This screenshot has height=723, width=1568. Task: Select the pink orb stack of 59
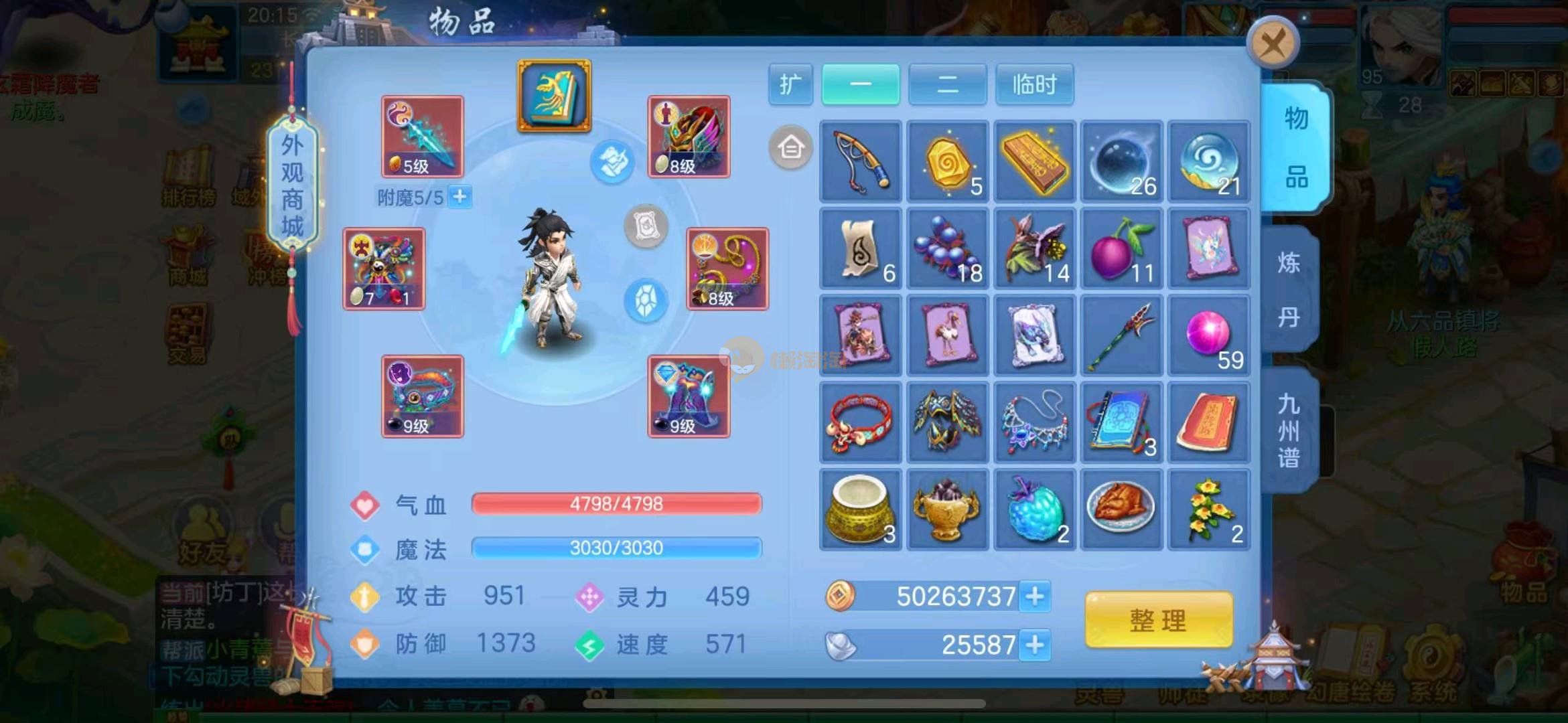pyautogui.click(x=1209, y=335)
